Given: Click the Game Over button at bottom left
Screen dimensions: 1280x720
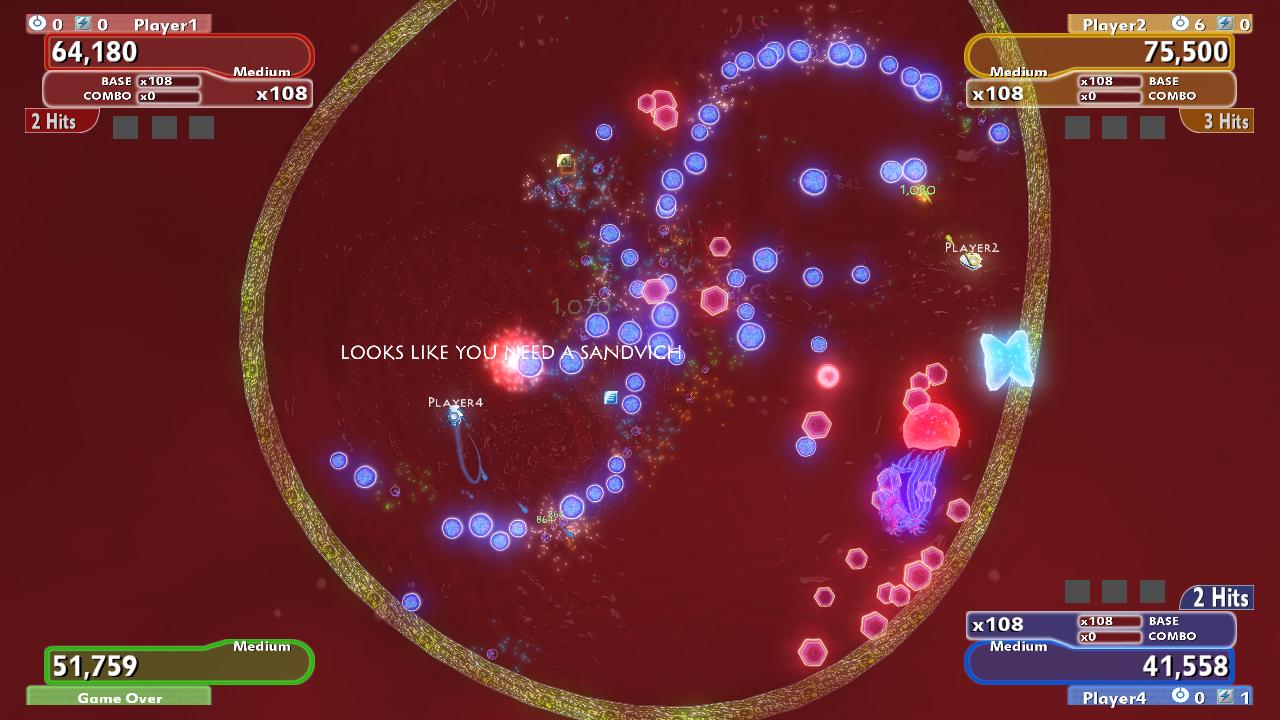Looking at the screenshot, I should click(x=118, y=698).
